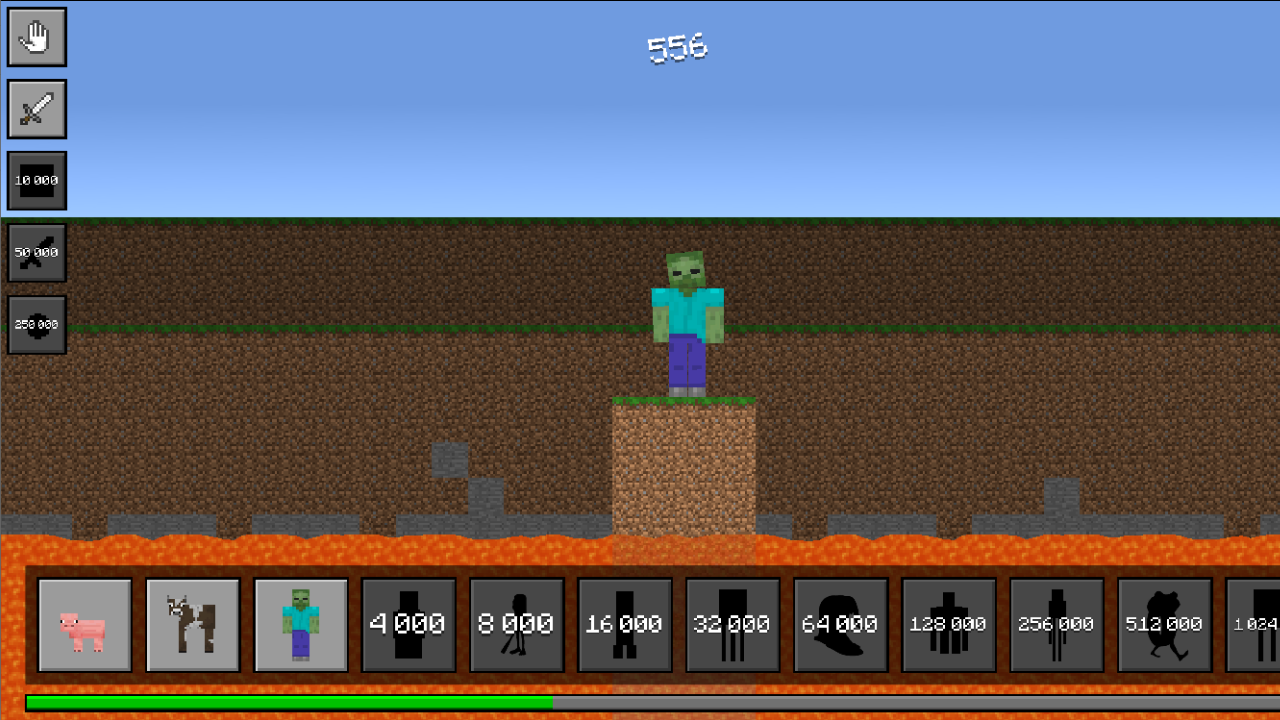Buy the 64 000 ghast slot
Screen dimensions: 1280x720
(x=841, y=625)
